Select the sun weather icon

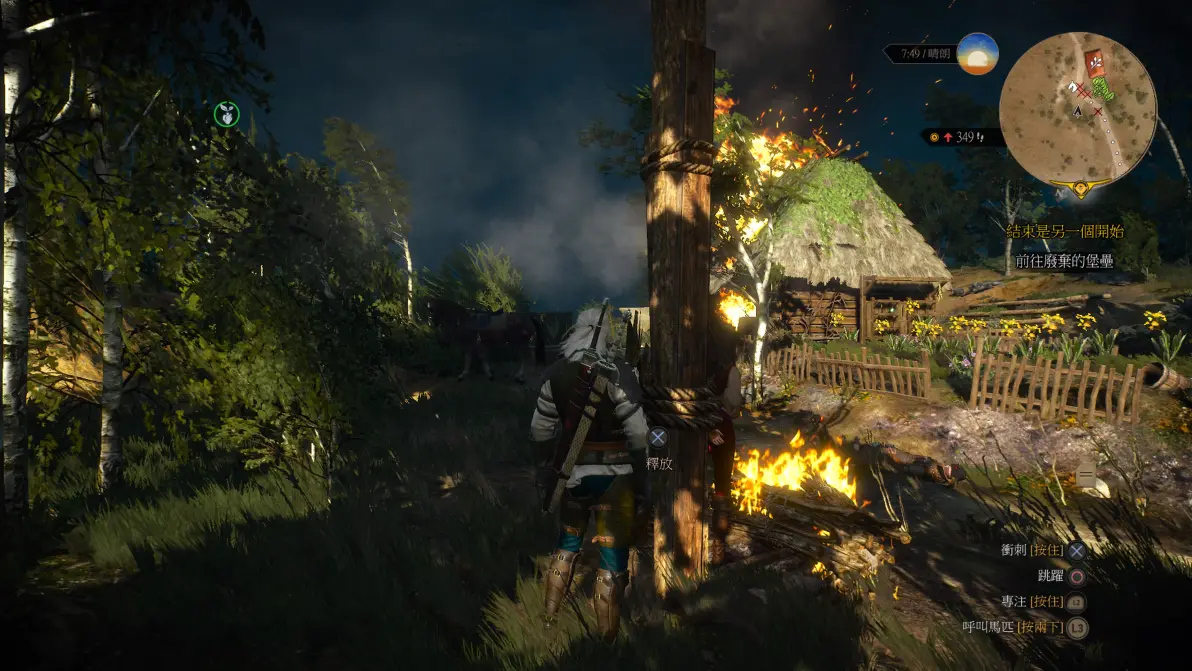[x=977, y=54]
